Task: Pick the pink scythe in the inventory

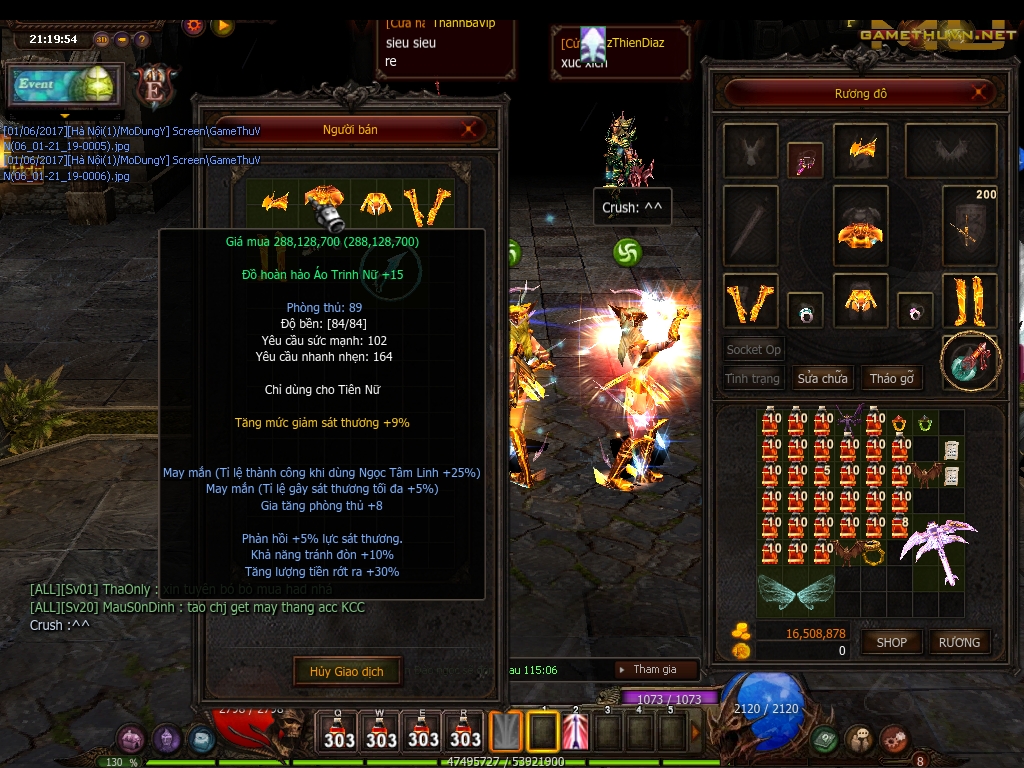Action: click(935, 541)
